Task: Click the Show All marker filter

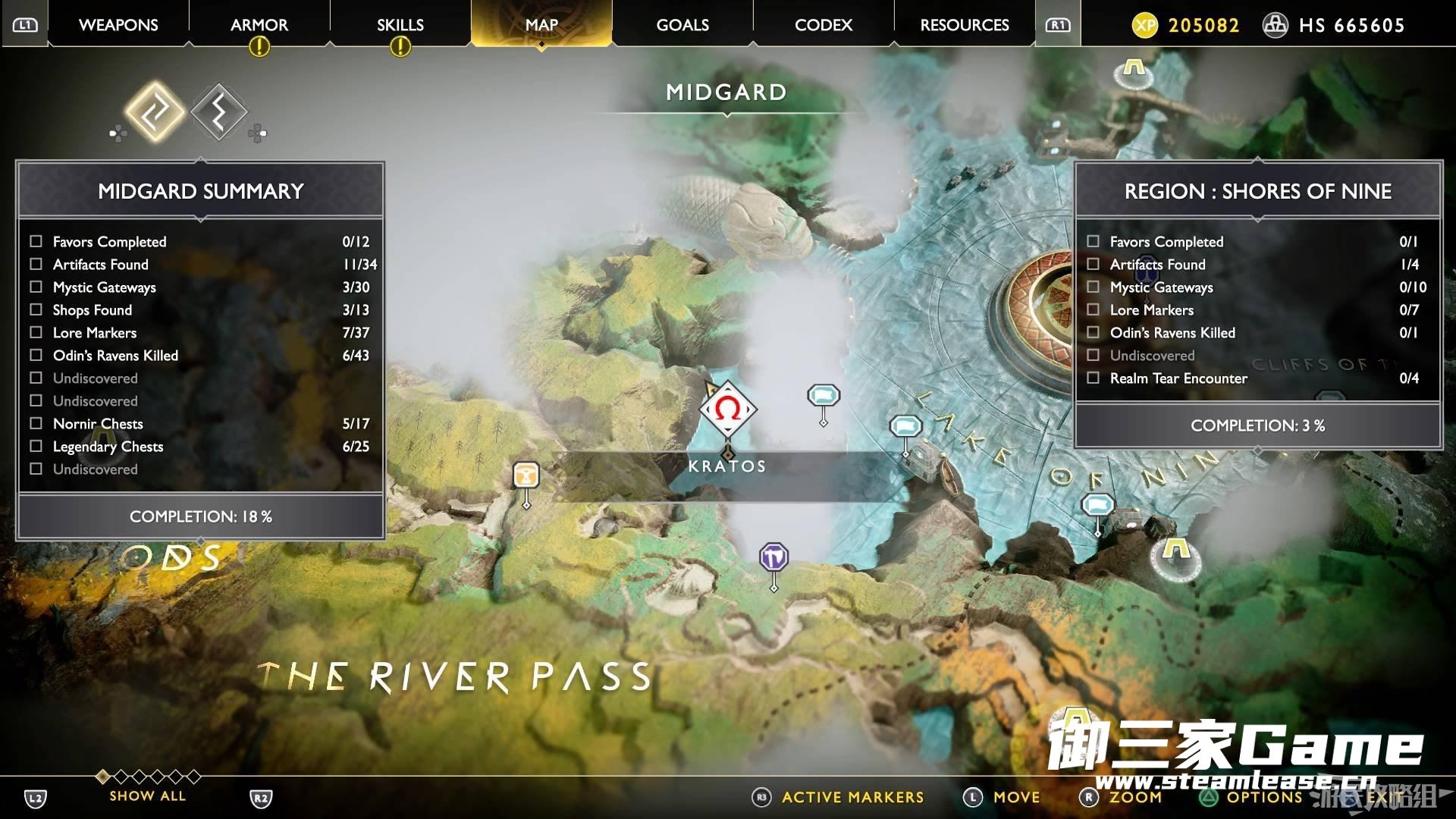Action: pos(147,795)
